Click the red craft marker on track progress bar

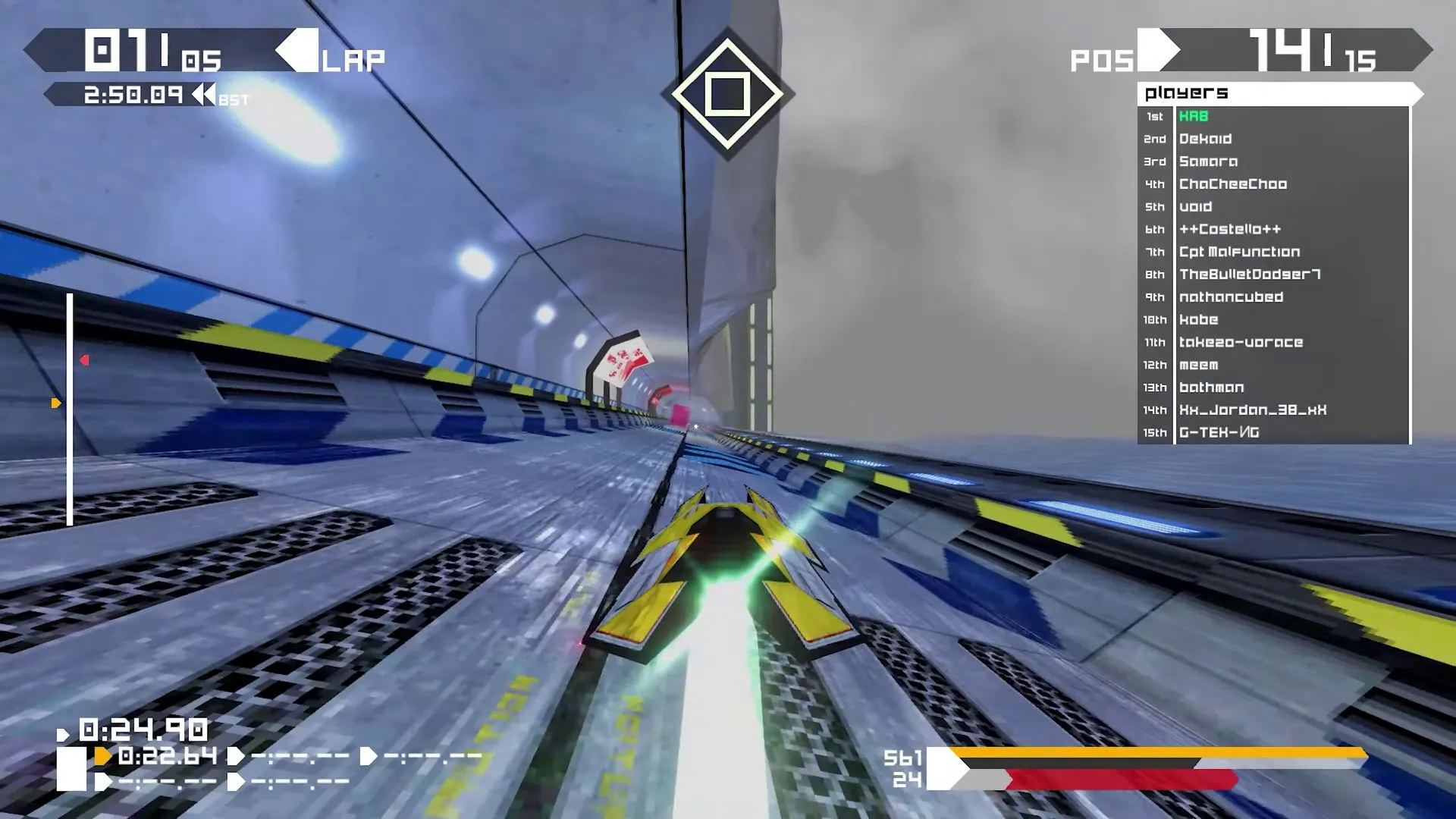click(x=83, y=360)
